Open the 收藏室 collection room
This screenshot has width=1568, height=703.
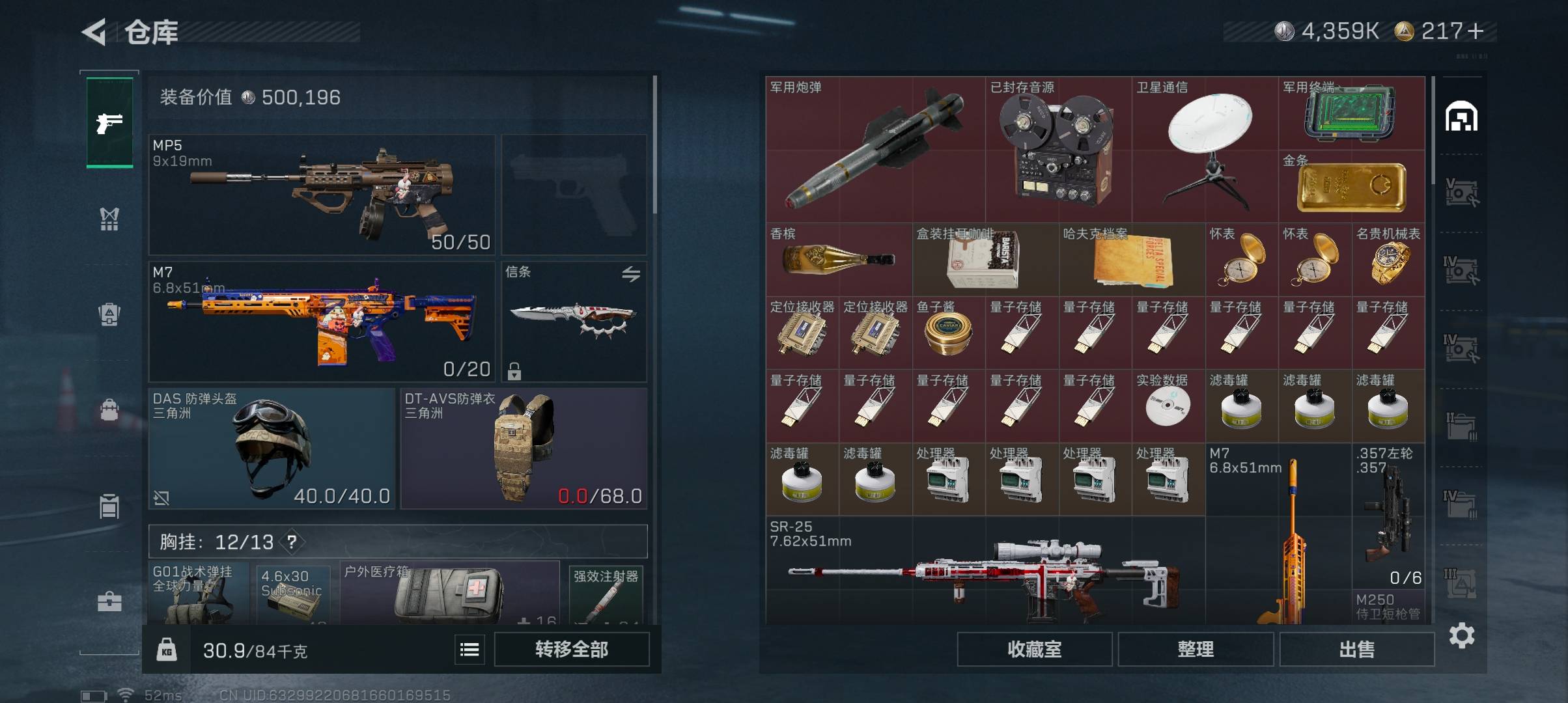pos(1034,649)
